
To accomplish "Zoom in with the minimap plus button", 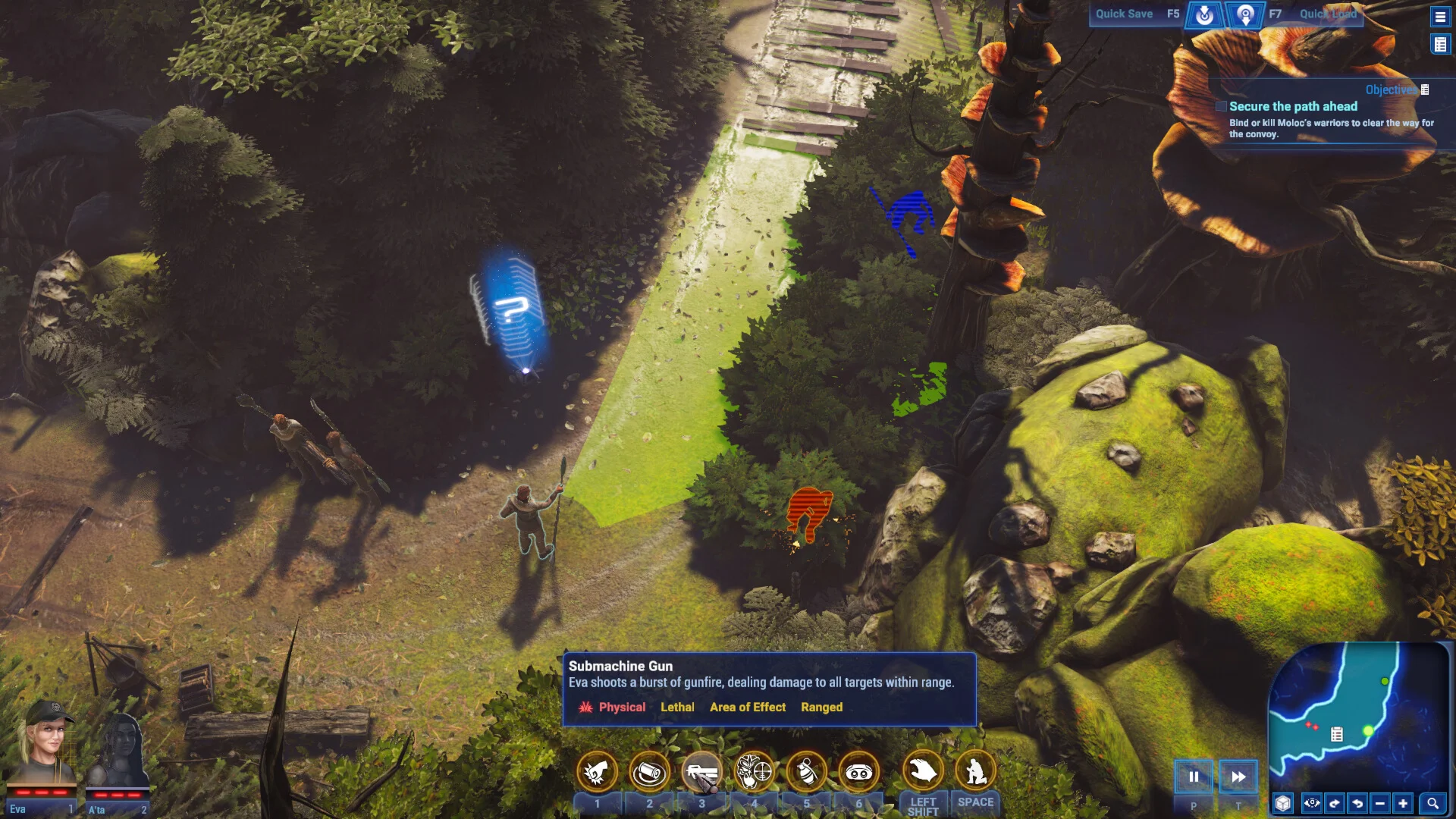I will (x=1403, y=803).
